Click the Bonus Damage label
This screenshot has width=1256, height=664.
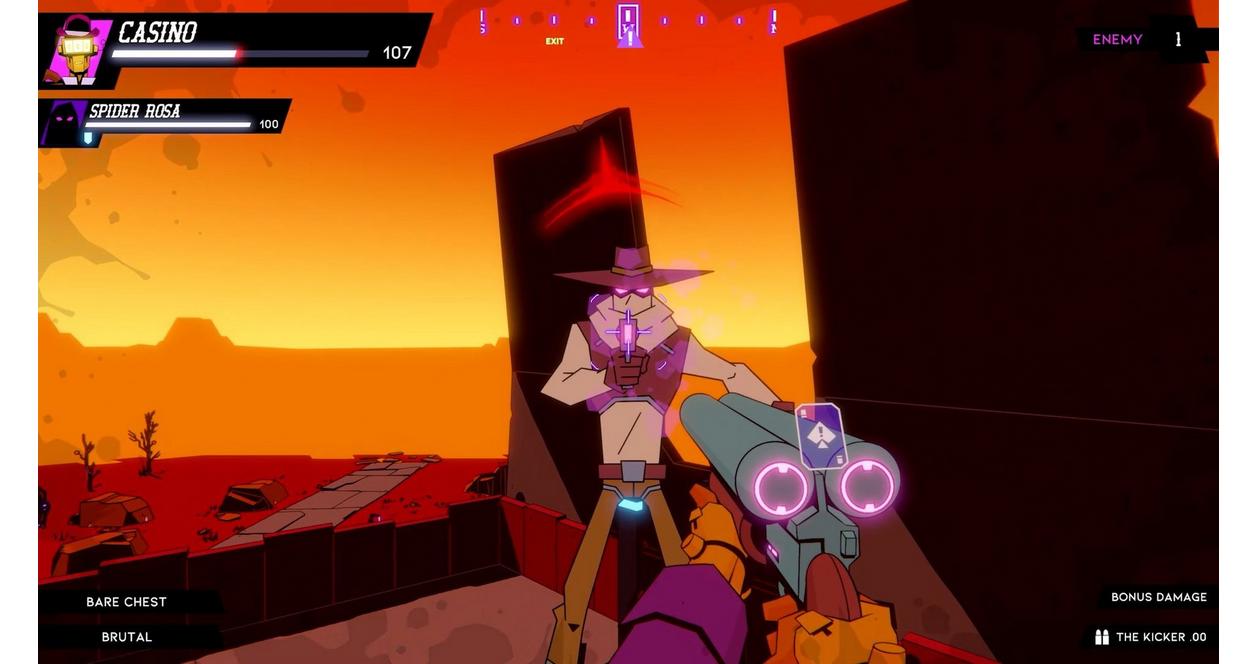(x=1158, y=597)
